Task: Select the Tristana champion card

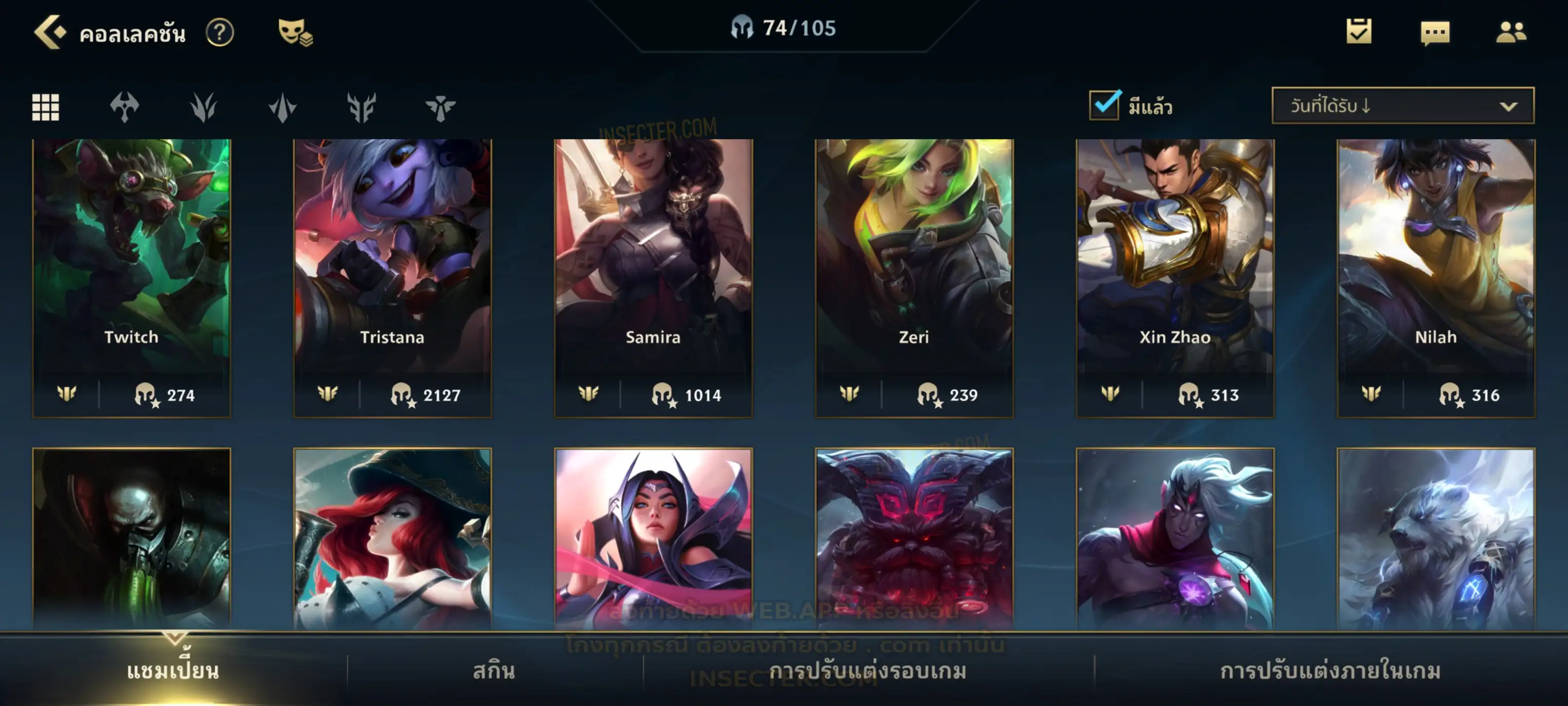Action: (392, 277)
